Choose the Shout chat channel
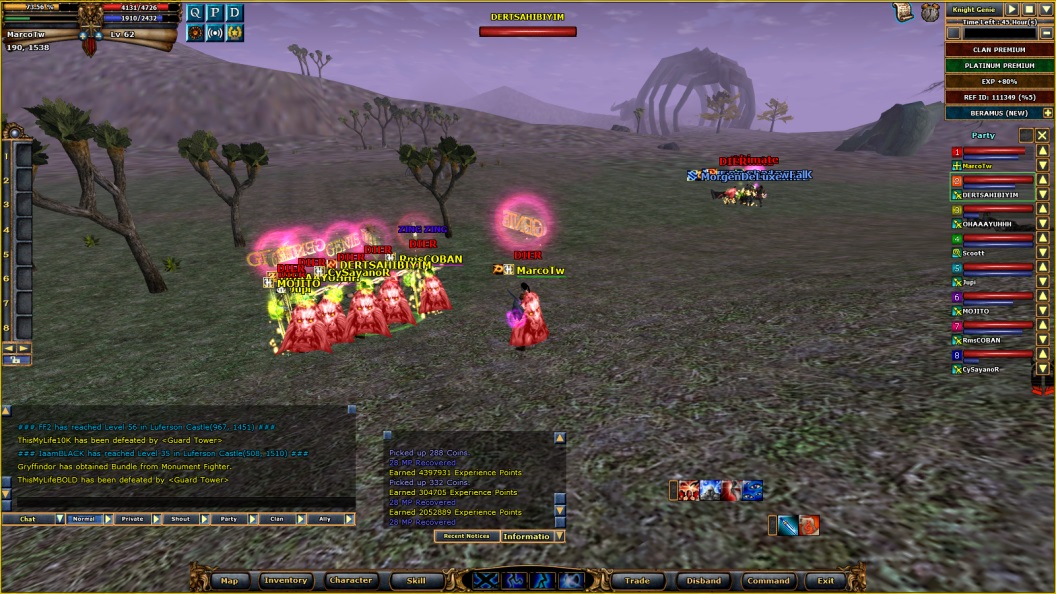The width and height of the screenshot is (1056, 594). tap(180, 519)
